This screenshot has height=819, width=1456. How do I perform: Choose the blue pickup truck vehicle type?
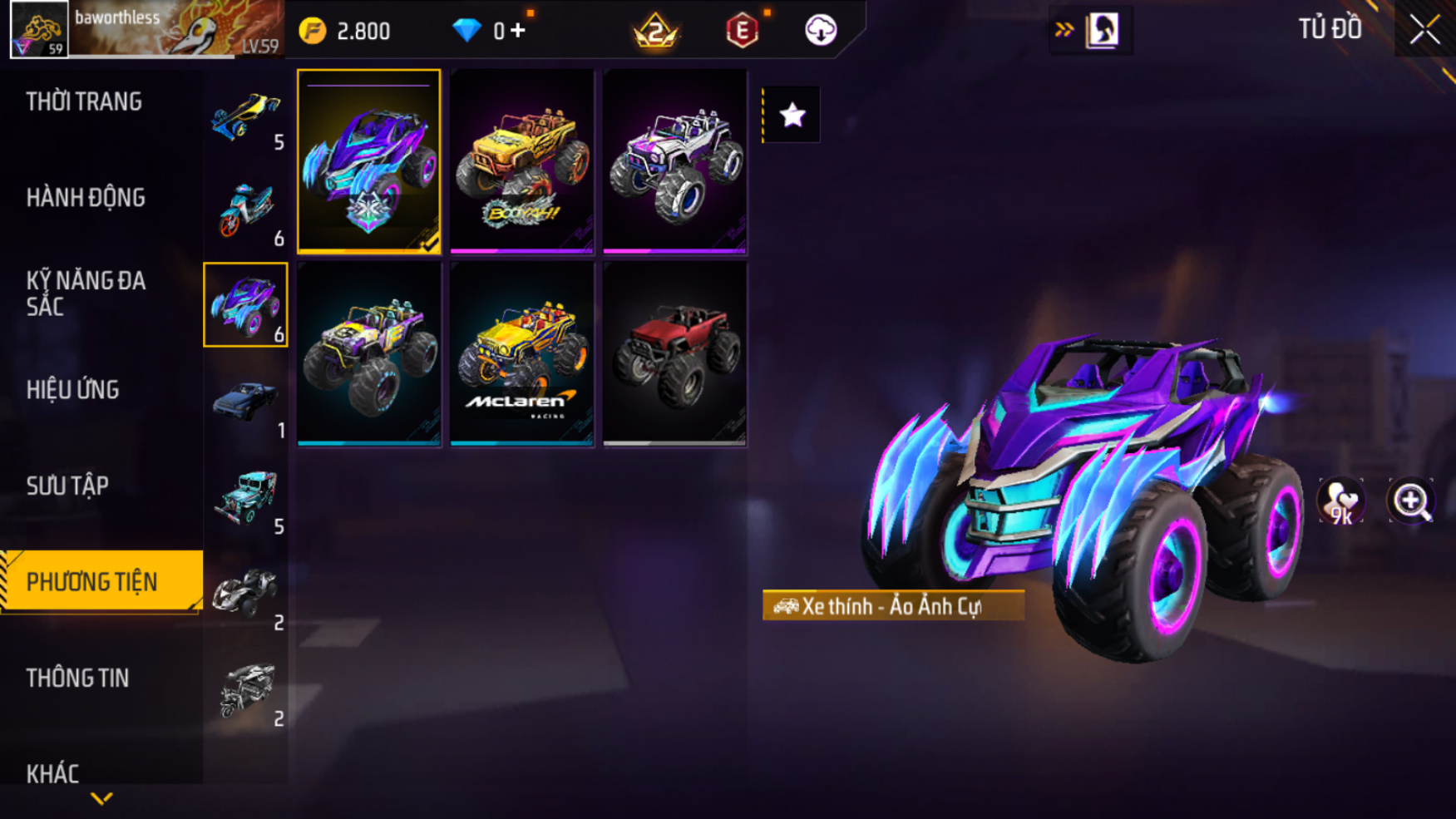pos(245,402)
